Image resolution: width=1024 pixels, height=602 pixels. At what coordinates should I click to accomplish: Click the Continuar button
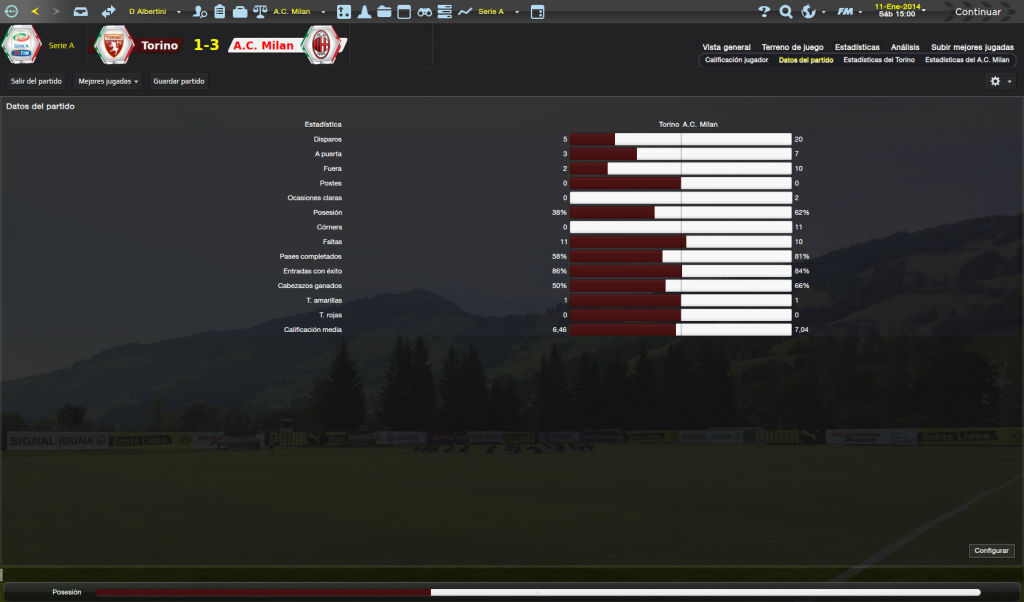(x=977, y=12)
